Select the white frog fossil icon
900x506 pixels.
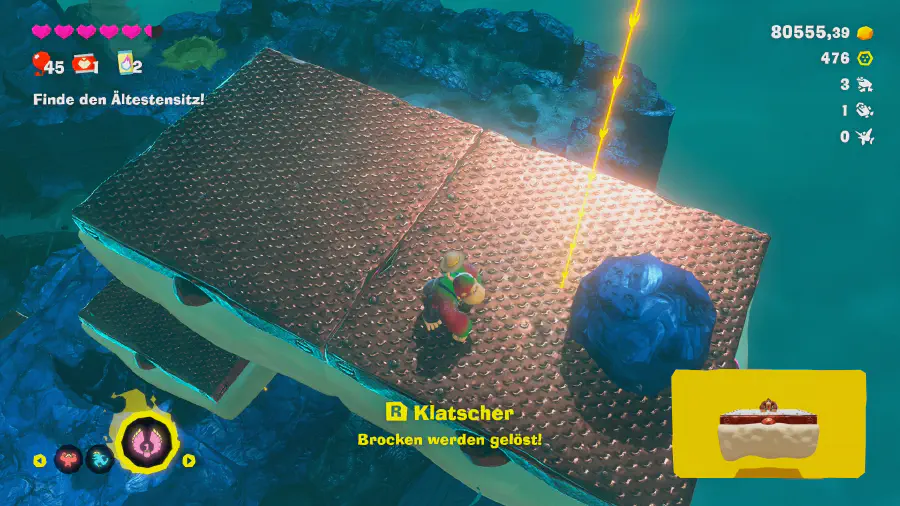point(866,85)
